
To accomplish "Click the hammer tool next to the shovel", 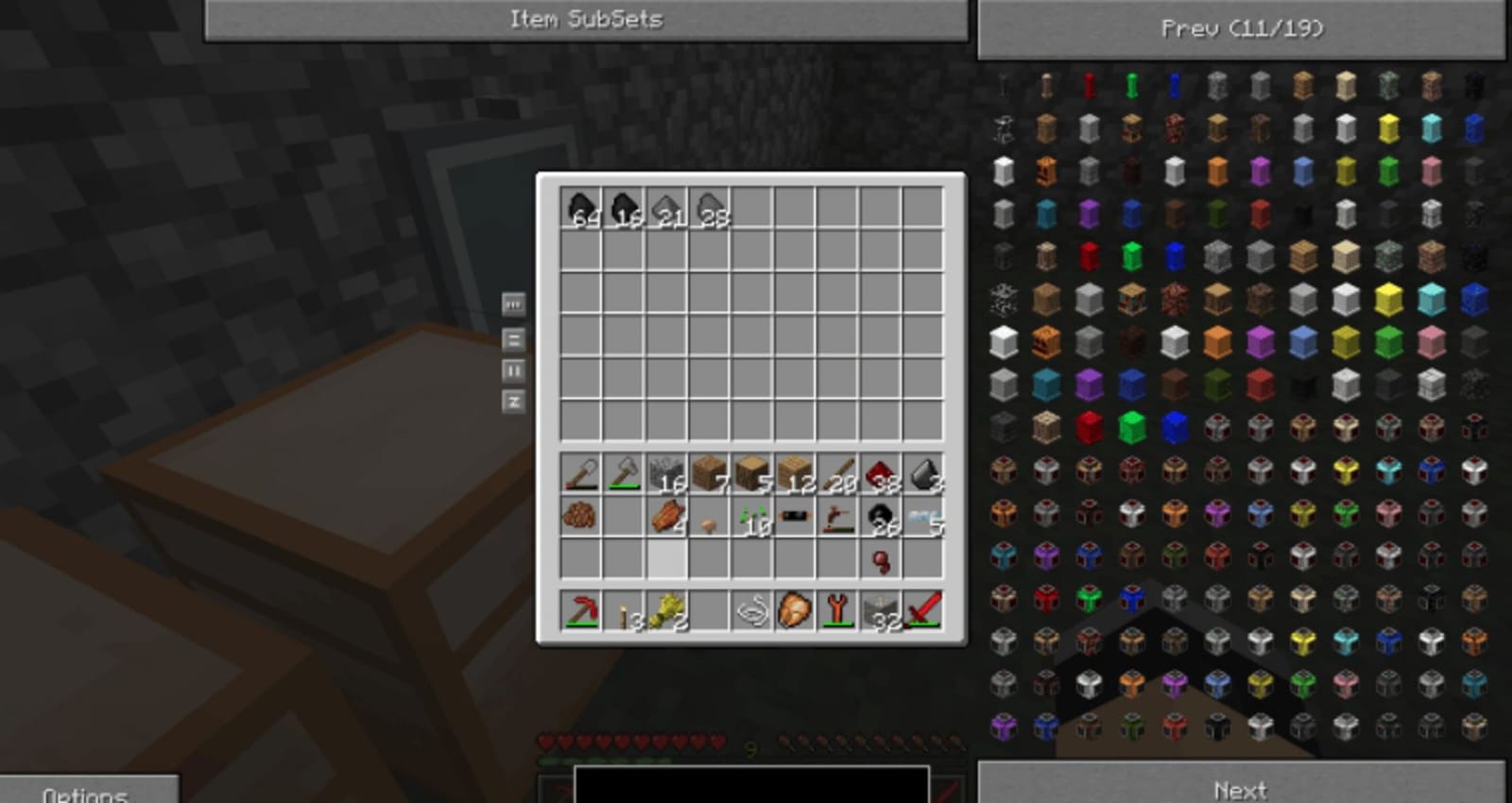I will (624, 475).
